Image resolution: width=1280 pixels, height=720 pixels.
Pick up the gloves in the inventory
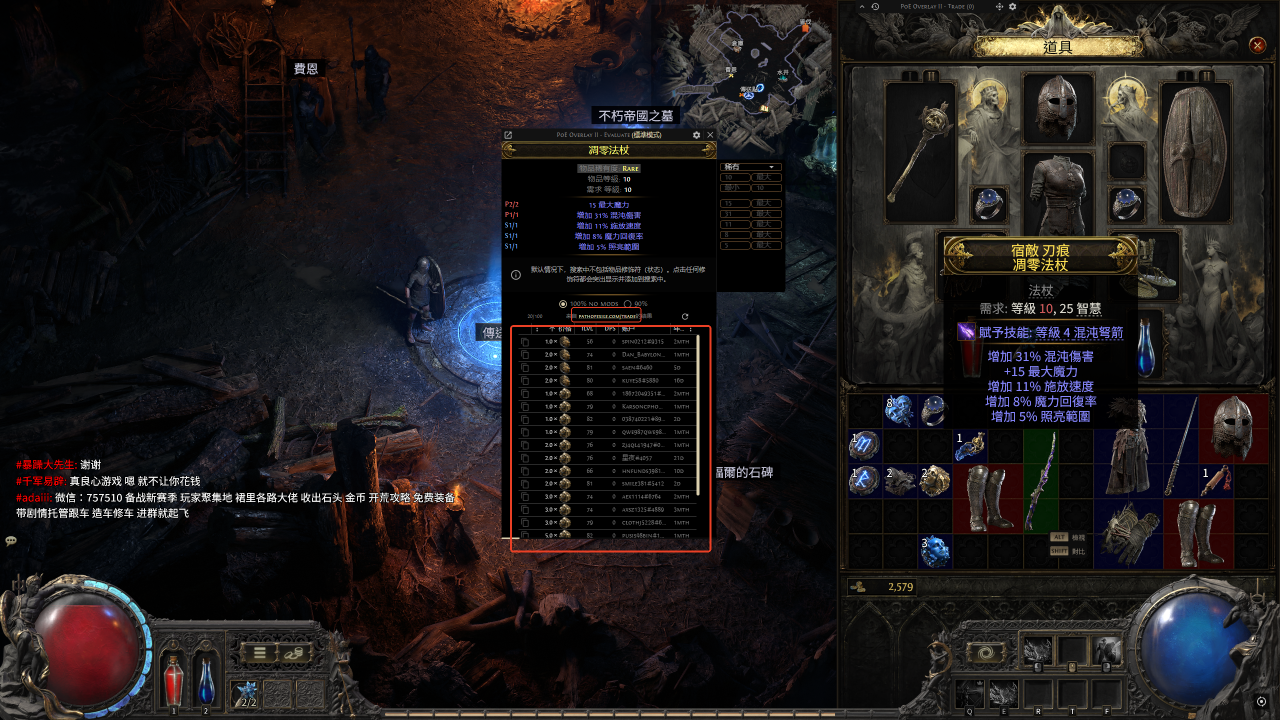point(1129,530)
